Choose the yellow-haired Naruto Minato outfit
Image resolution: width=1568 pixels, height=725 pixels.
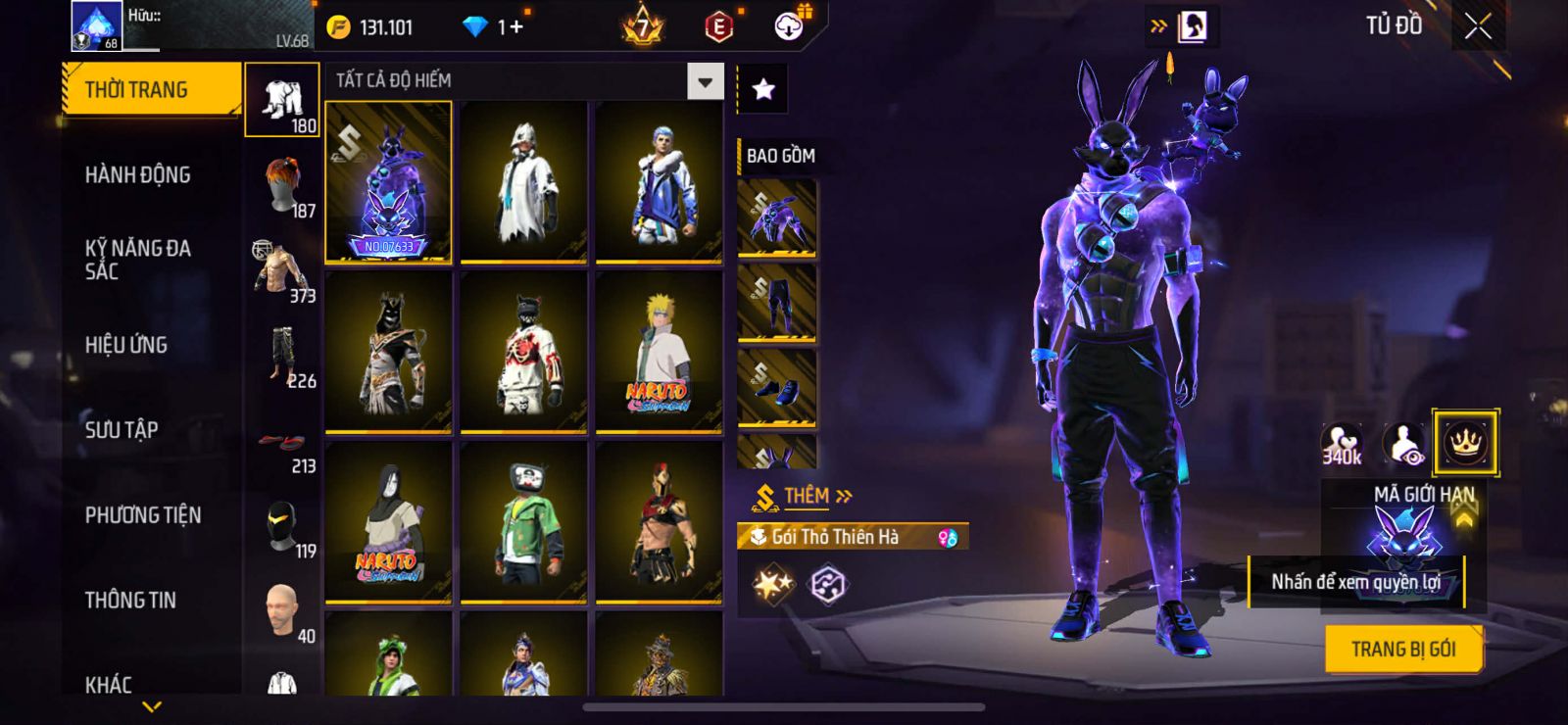659,351
